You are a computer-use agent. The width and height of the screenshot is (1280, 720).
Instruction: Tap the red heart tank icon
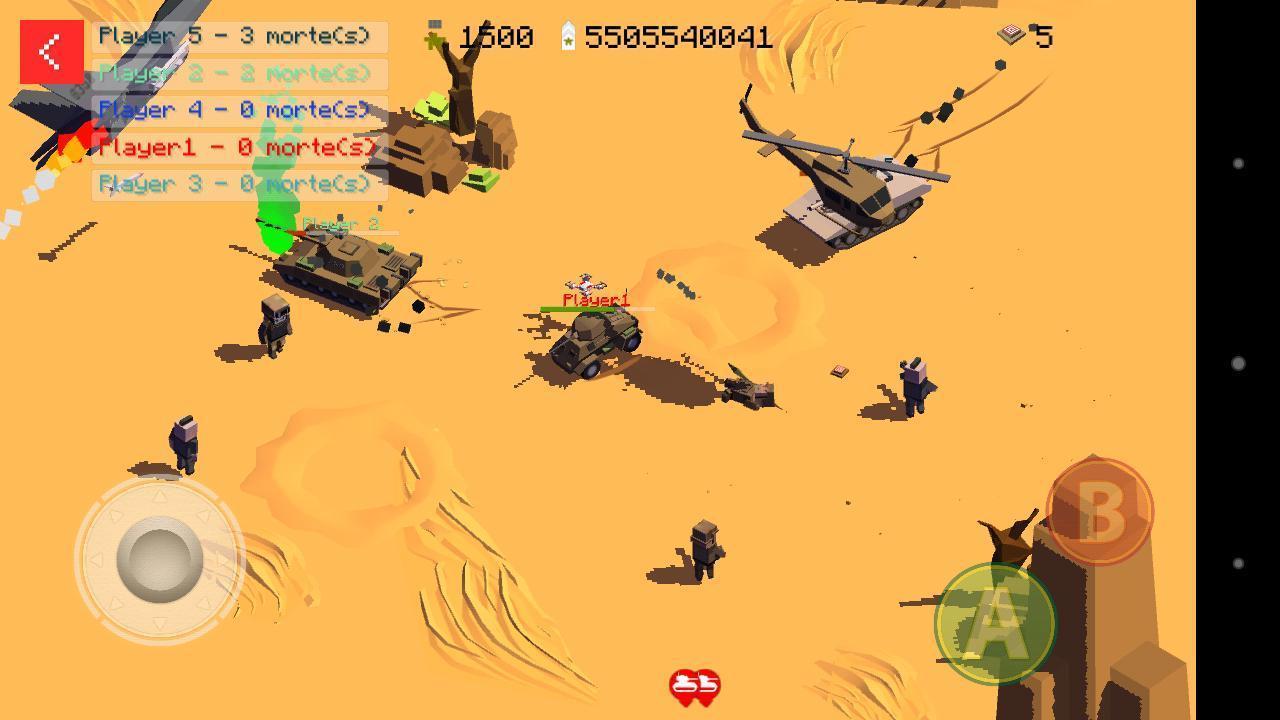point(694,687)
